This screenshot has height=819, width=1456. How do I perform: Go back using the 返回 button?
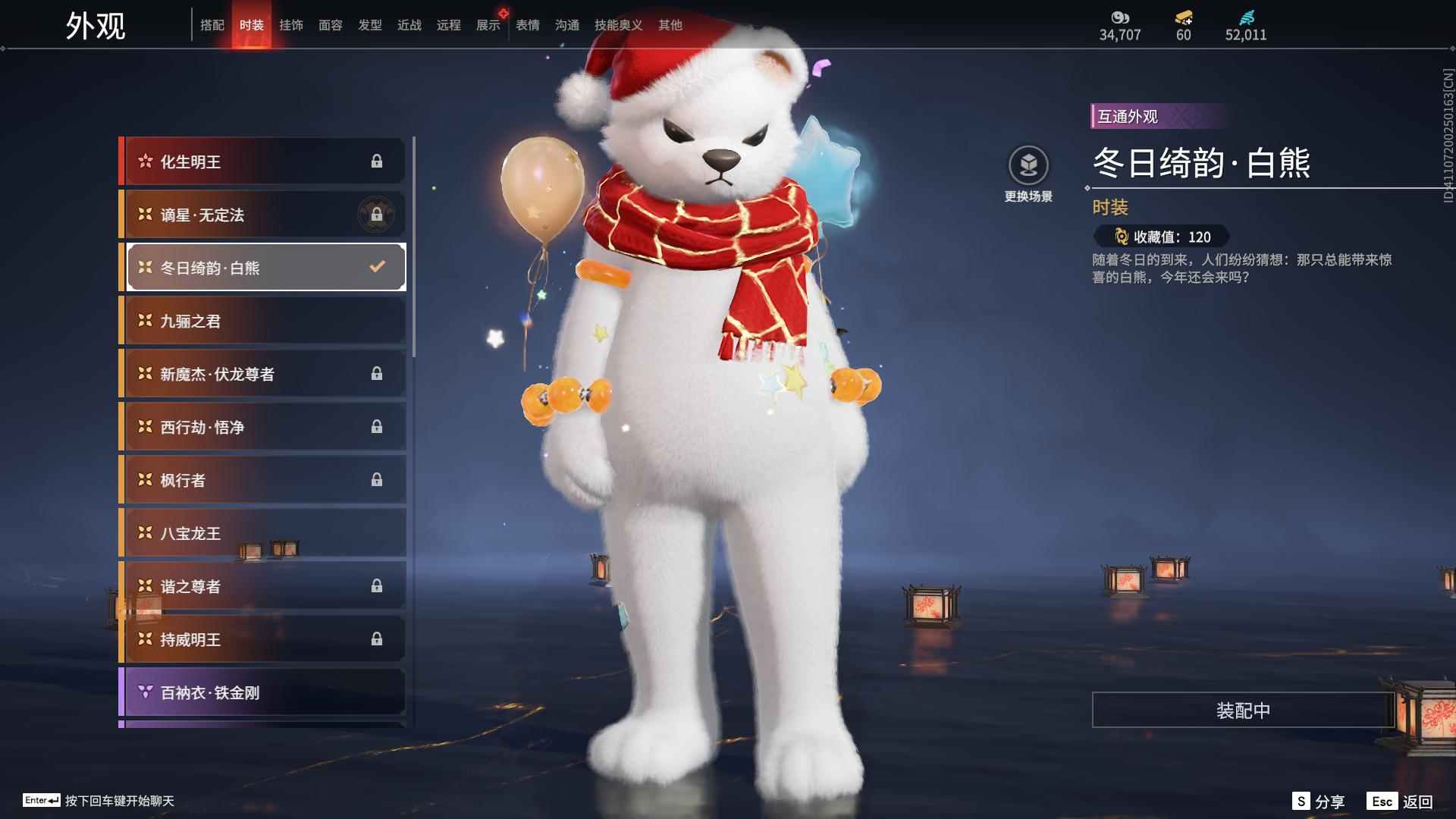click(x=1401, y=802)
